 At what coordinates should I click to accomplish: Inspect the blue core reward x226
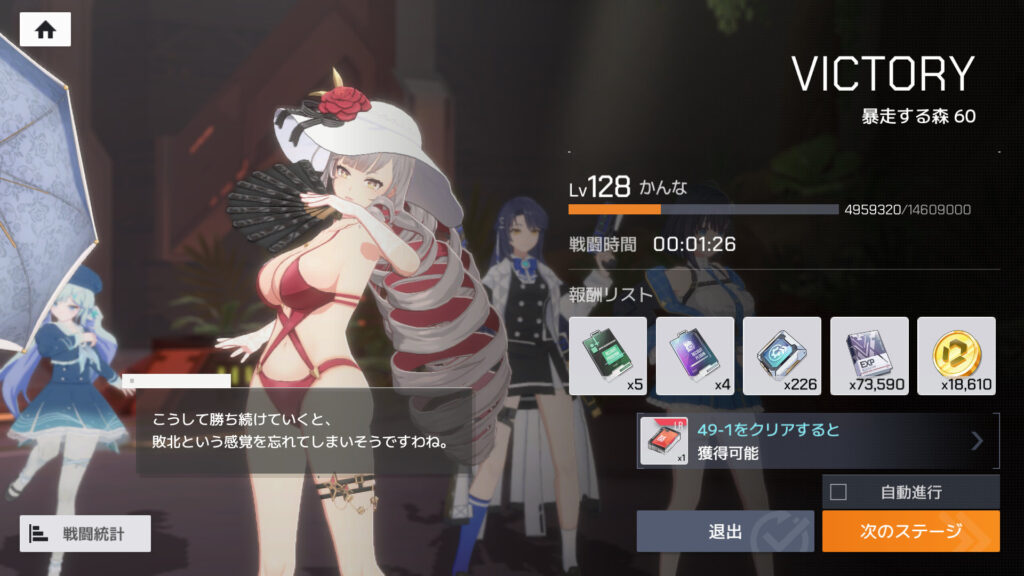(x=782, y=355)
